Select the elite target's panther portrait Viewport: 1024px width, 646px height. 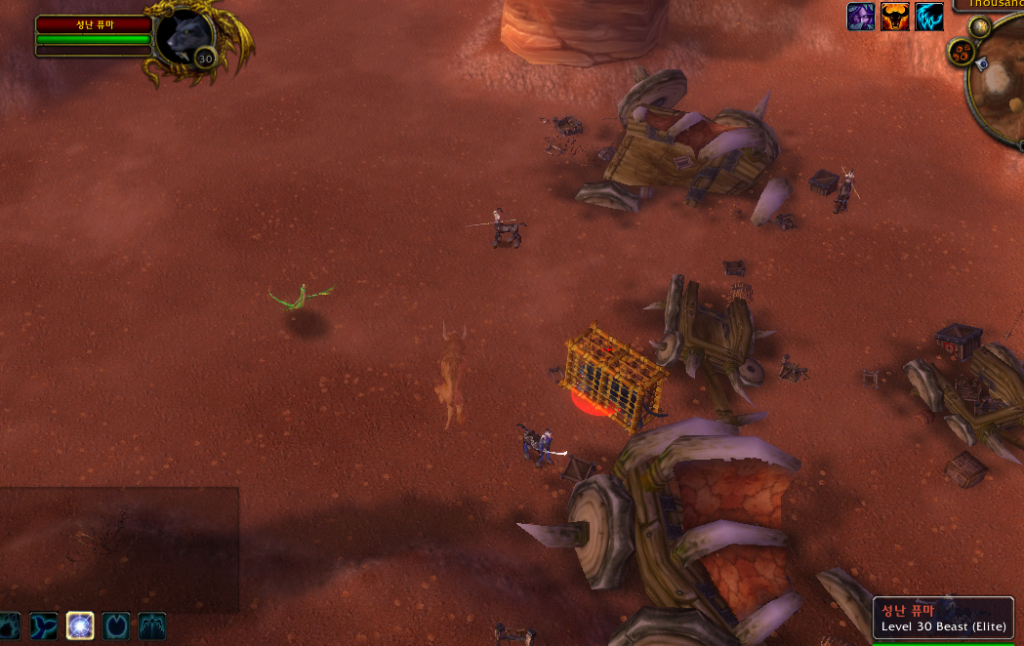pos(184,37)
